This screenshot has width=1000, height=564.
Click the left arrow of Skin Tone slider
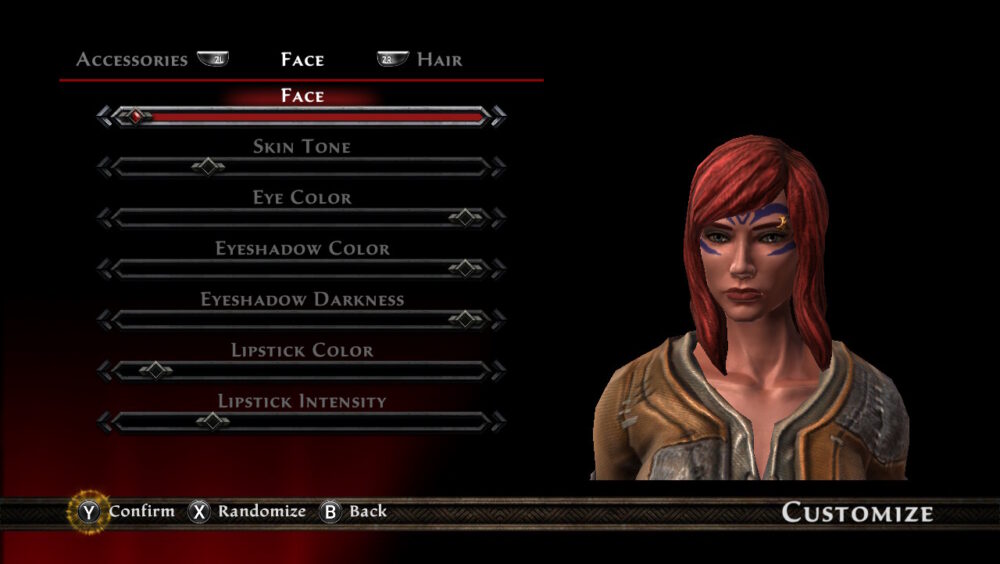pos(105,167)
